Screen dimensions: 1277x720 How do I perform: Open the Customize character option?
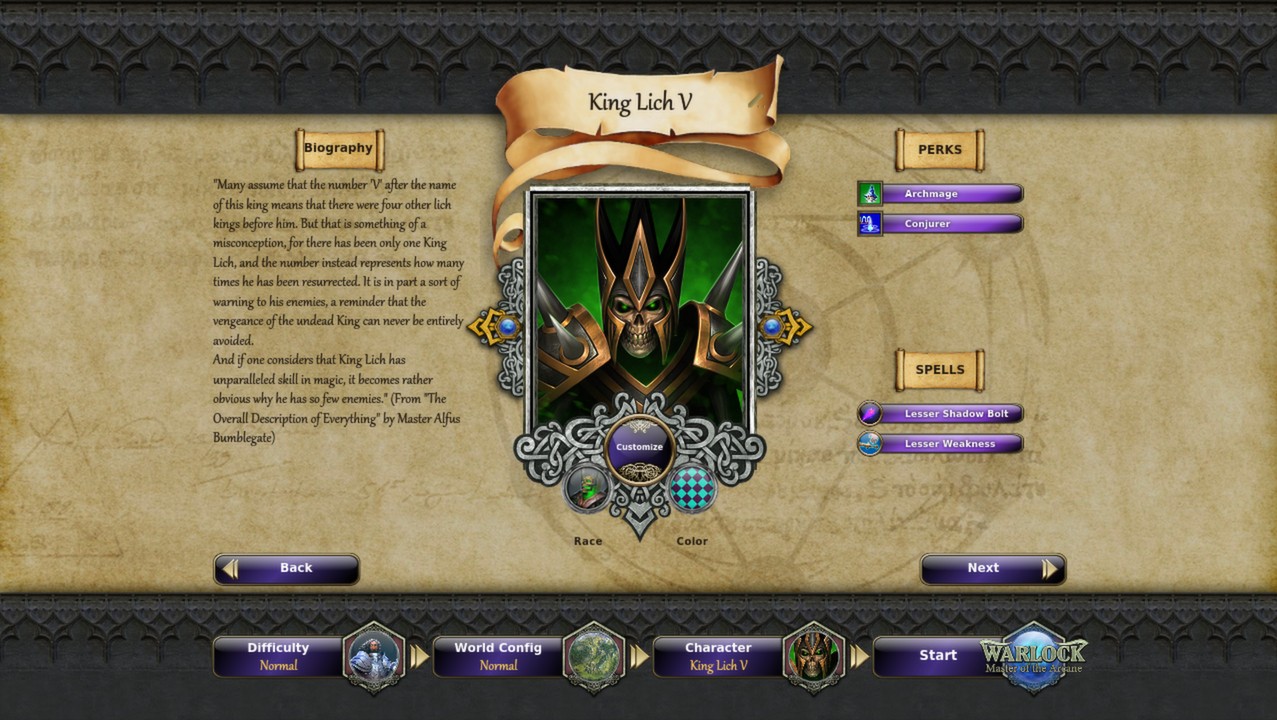click(639, 448)
